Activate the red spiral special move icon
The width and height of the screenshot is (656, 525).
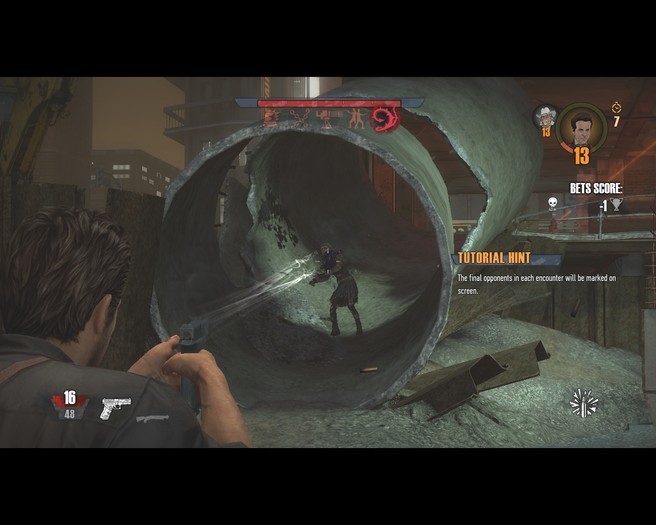click(x=385, y=120)
